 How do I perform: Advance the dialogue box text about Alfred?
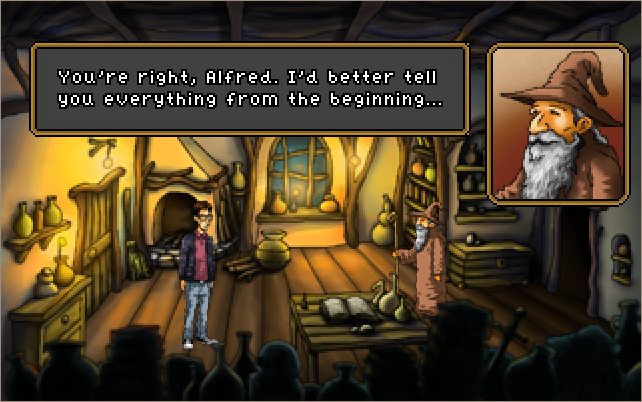[x=250, y=89]
